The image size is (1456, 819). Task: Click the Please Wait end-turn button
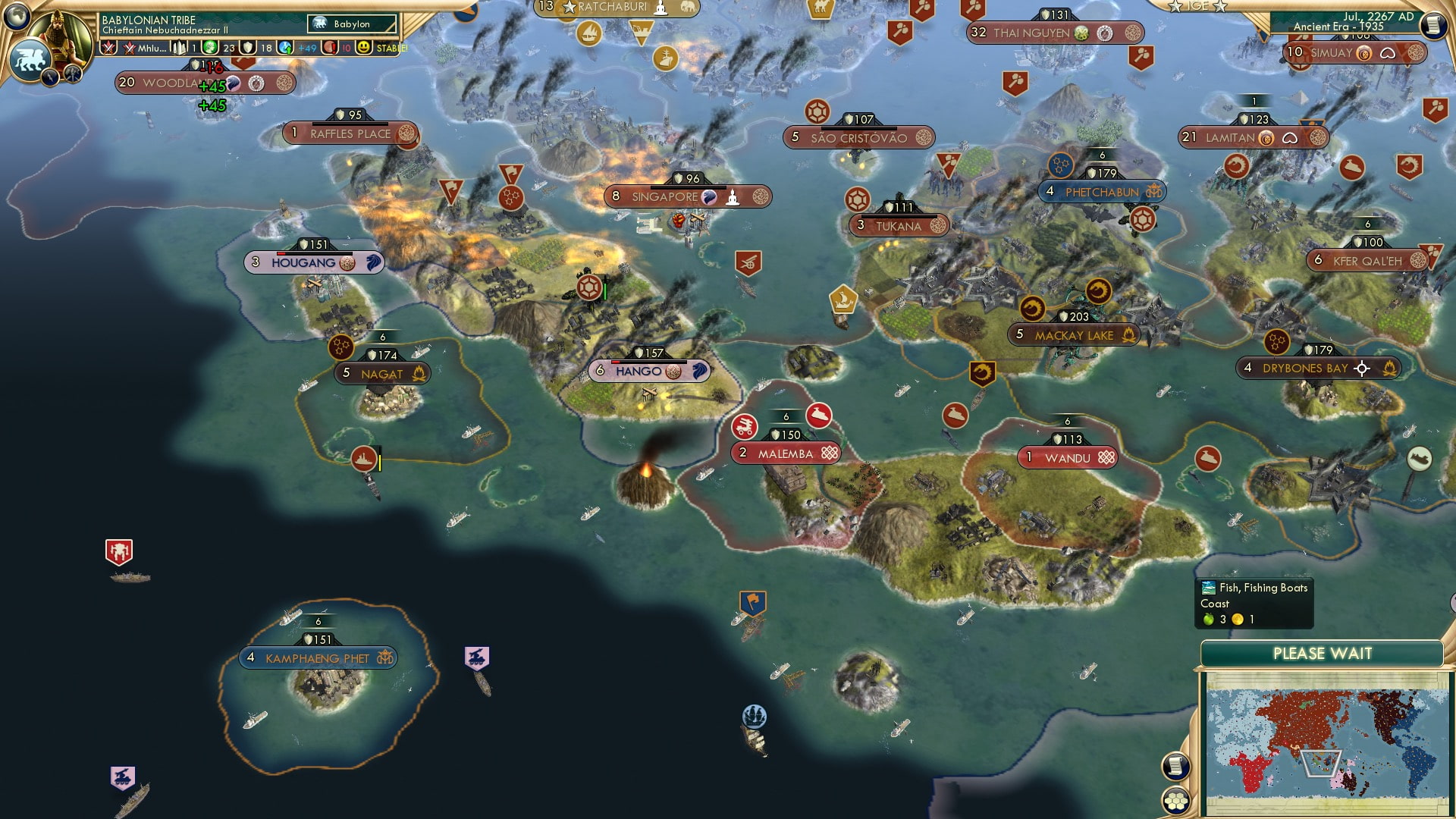(1322, 654)
